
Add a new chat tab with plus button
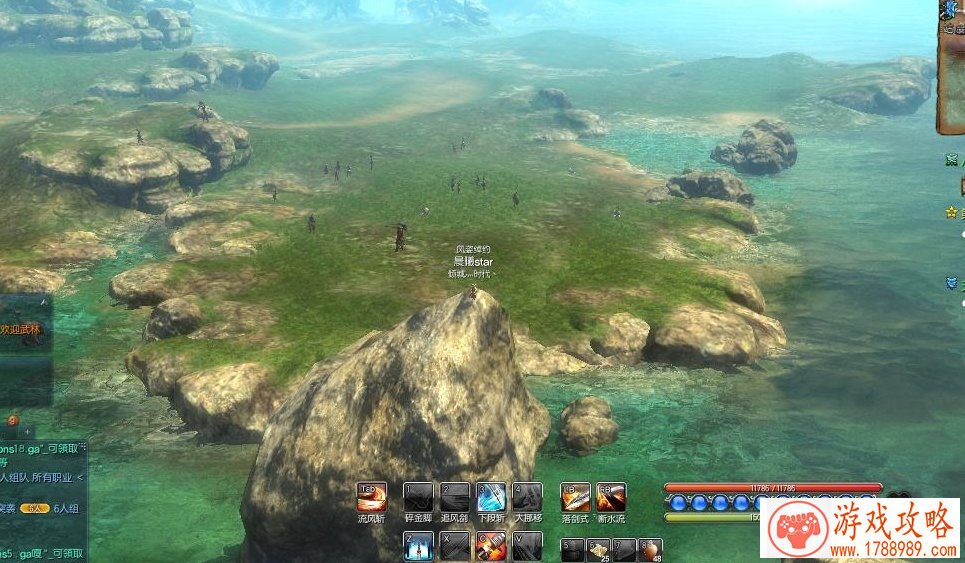click(28, 431)
